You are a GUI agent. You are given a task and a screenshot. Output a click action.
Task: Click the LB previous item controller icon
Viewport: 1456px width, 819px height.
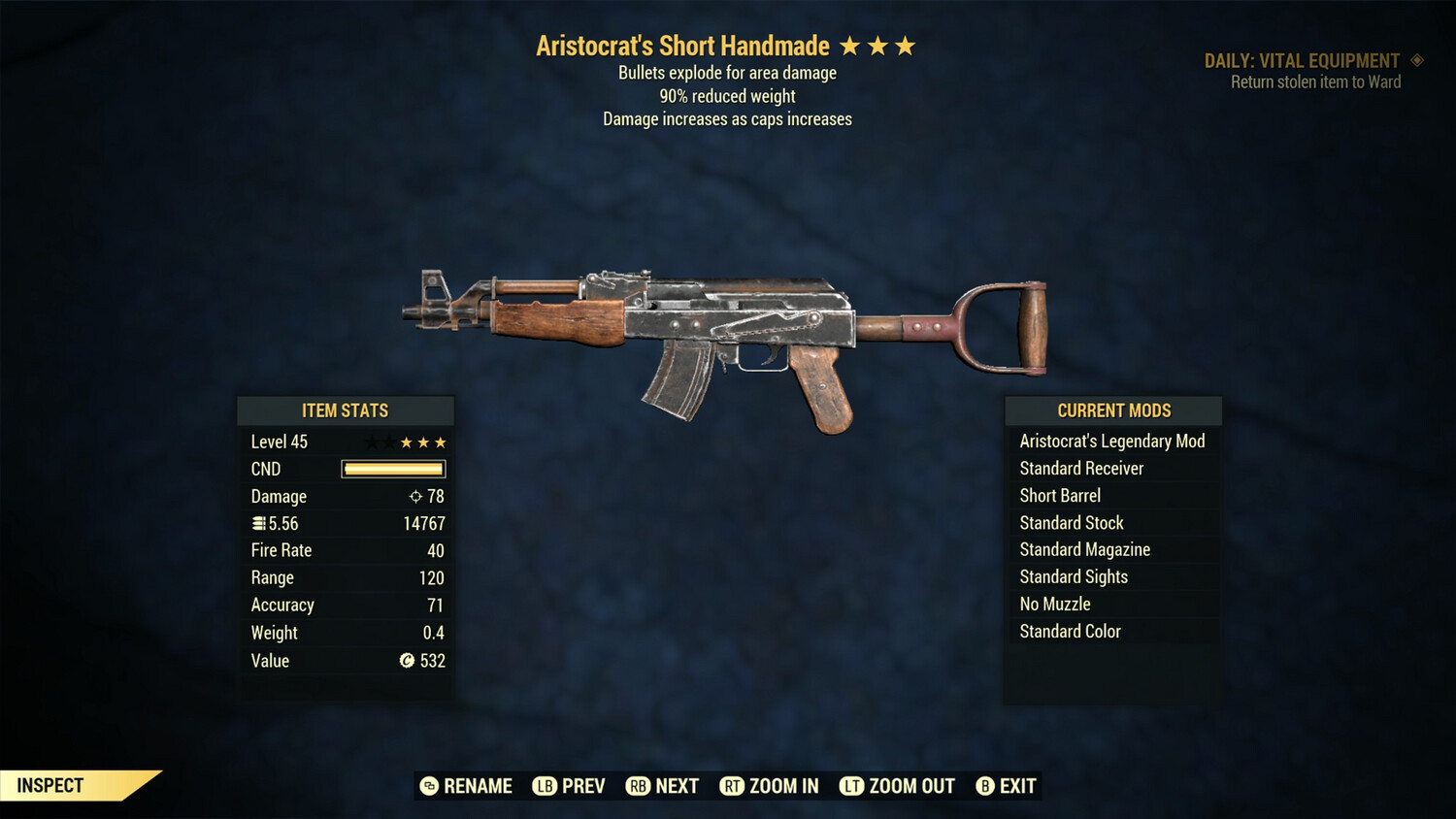(546, 786)
